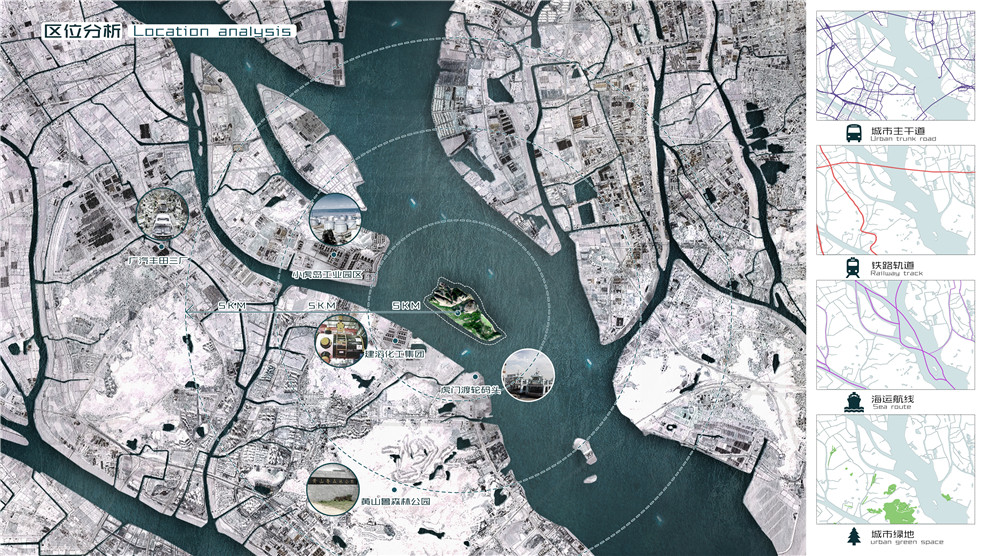View the 建滔化工集团 circular photo marker
Screen dimensions: 990x556
click(x=337, y=340)
